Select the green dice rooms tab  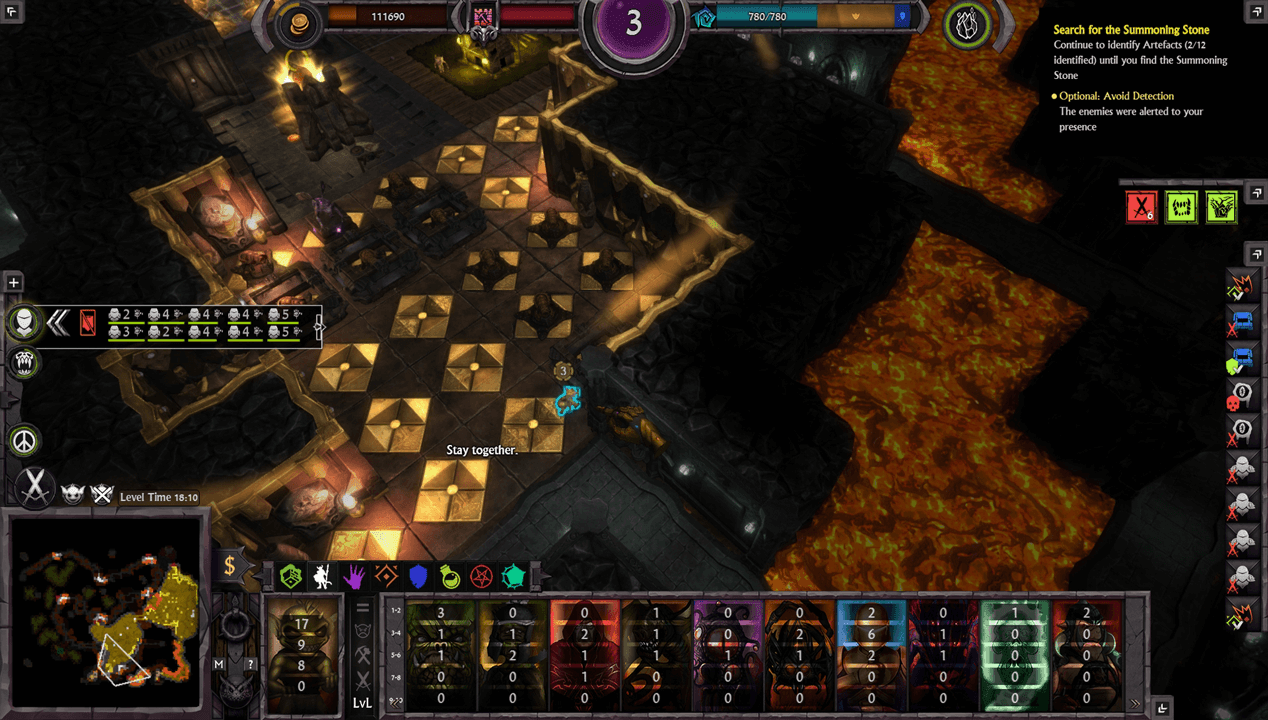[x=291, y=575]
